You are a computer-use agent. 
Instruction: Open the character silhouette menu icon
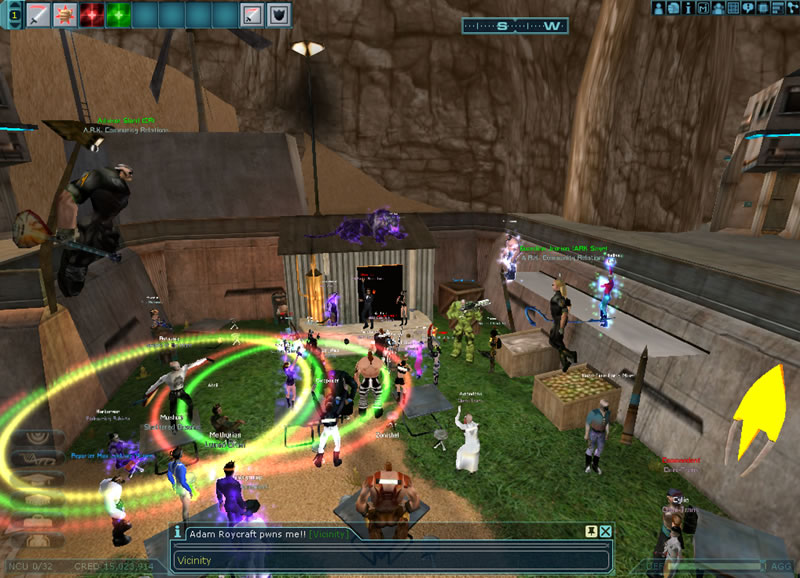(660, 8)
